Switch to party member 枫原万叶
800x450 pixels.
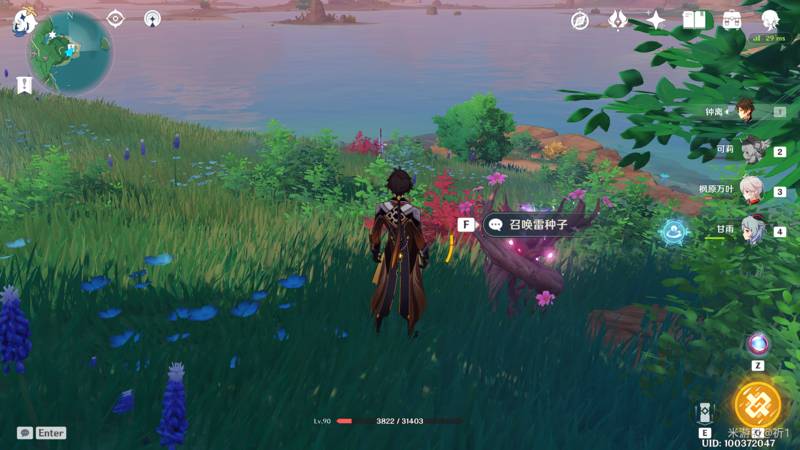coord(750,190)
